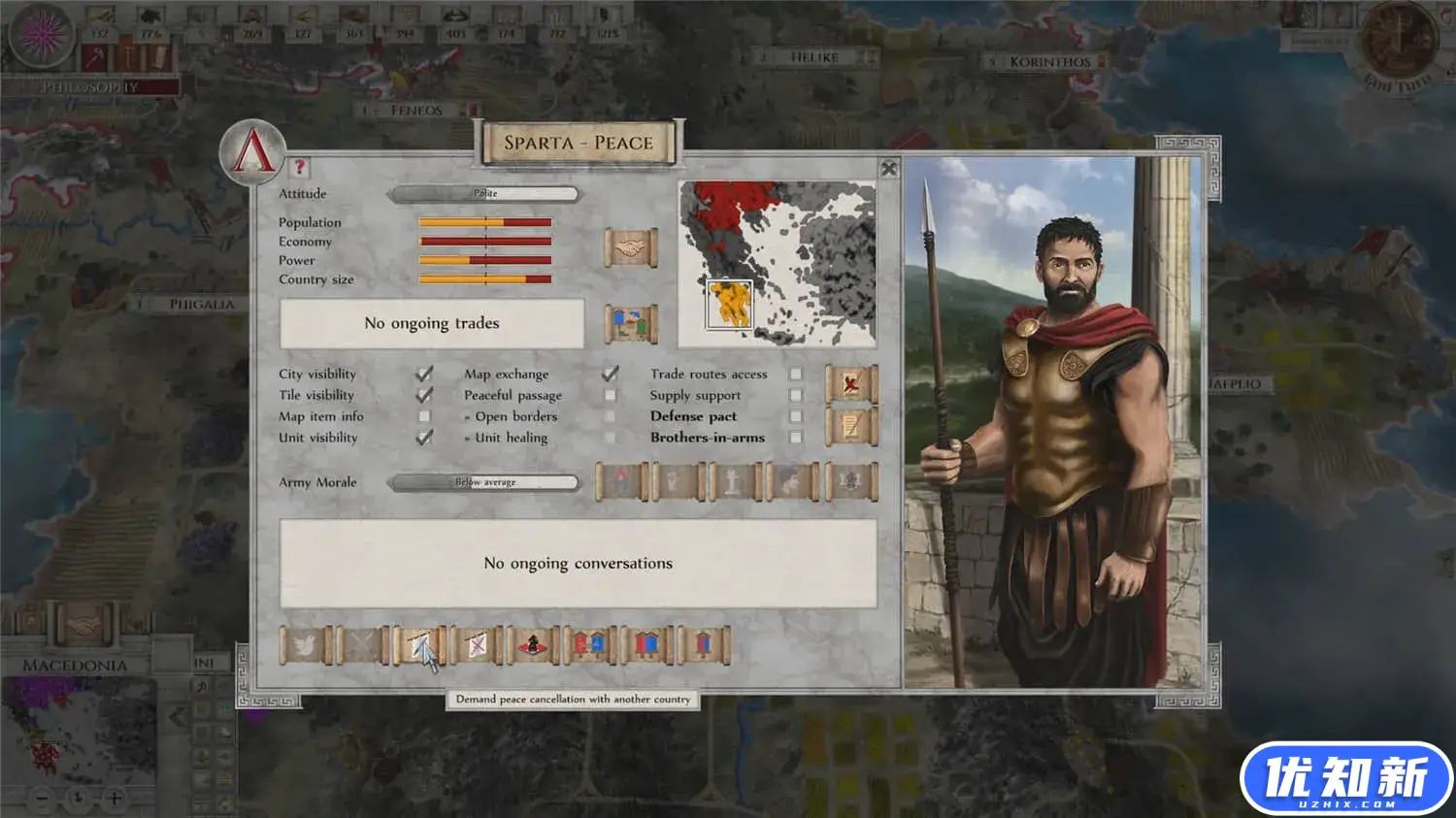Tick the Defense pact checkbox
Image resolution: width=1456 pixels, height=818 pixels.
[x=796, y=416]
